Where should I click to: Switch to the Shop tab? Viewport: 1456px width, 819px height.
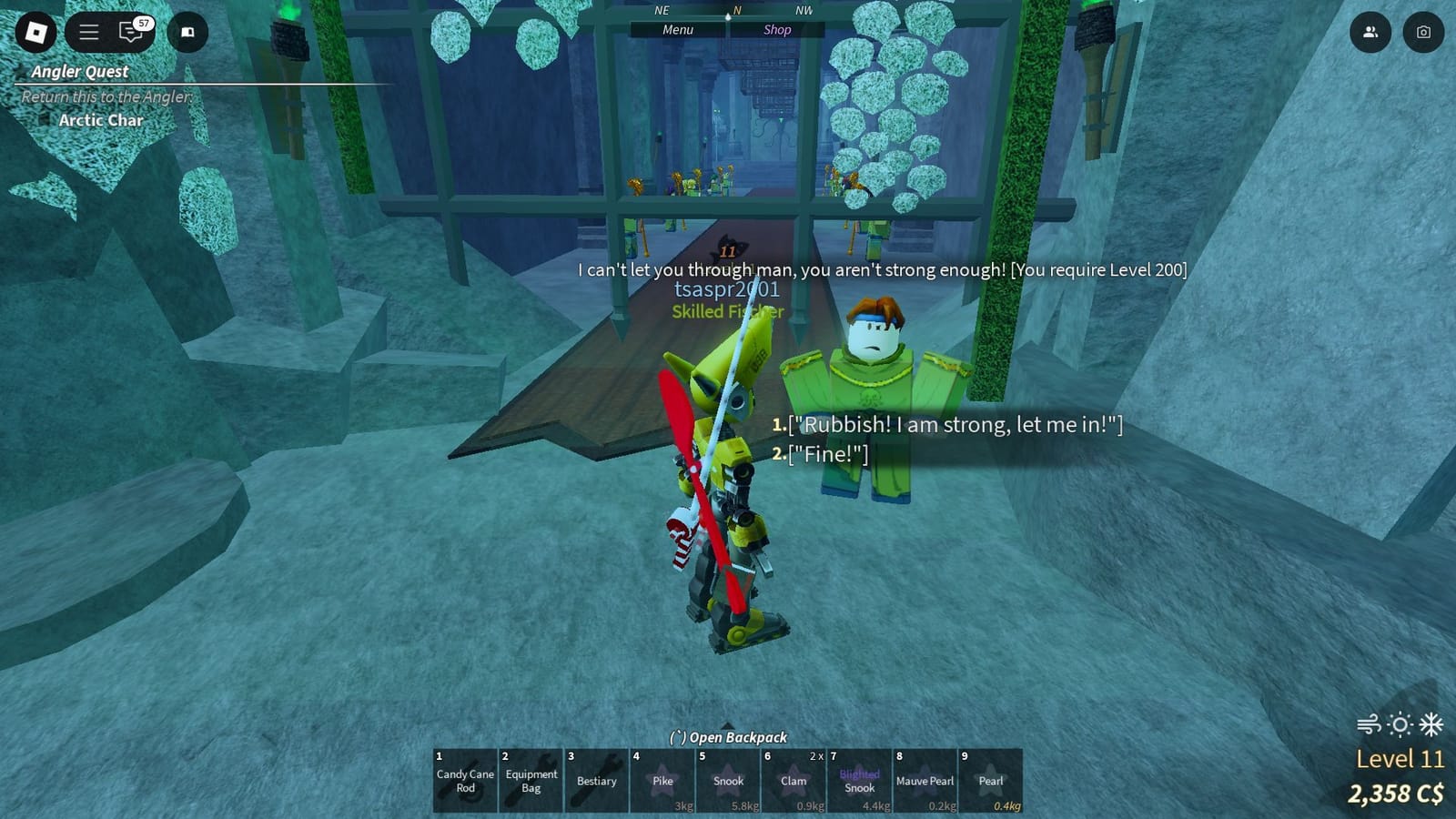777,29
